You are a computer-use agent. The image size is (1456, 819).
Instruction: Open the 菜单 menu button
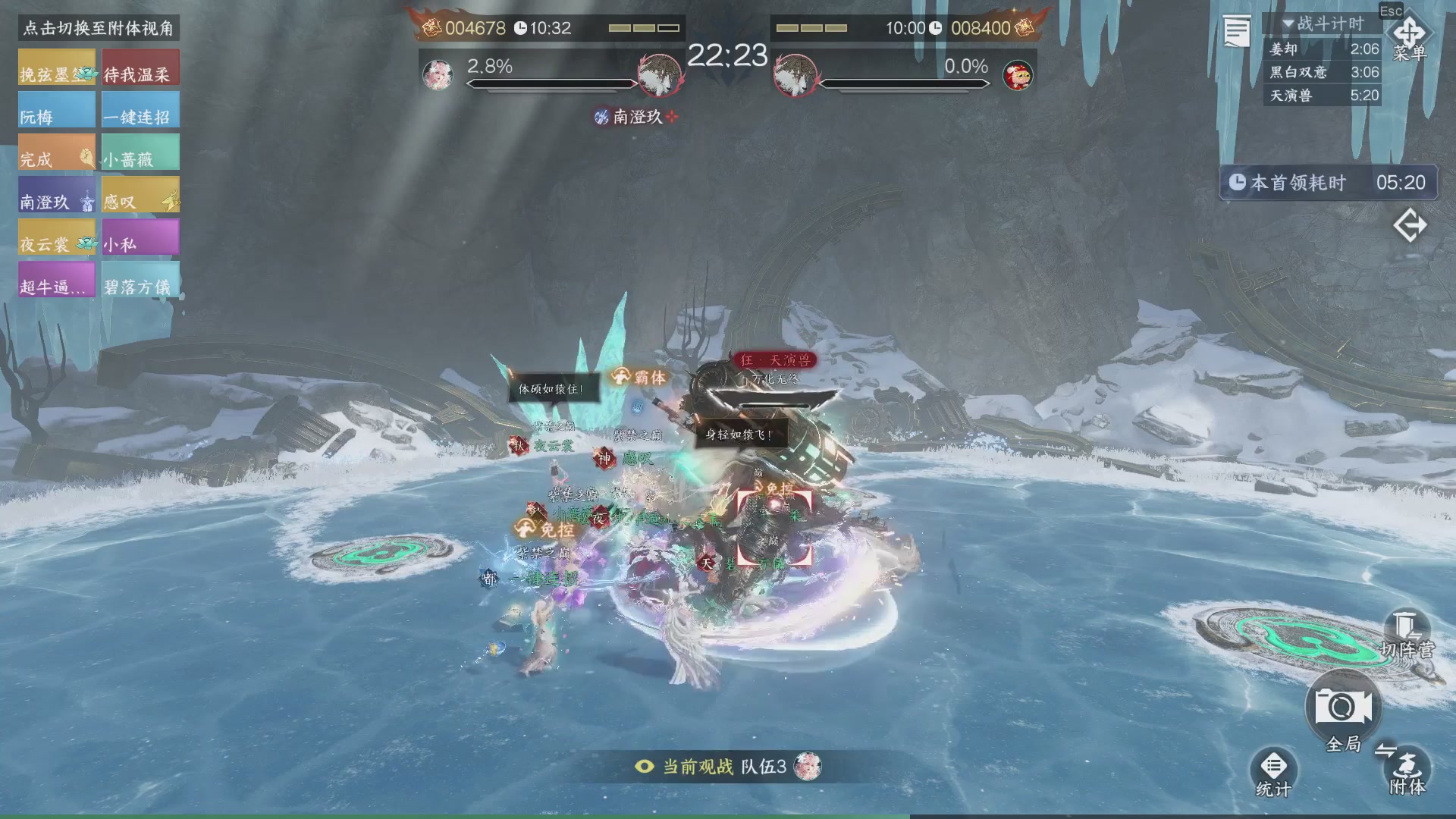pyautogui.click(x=1409, y=39)
